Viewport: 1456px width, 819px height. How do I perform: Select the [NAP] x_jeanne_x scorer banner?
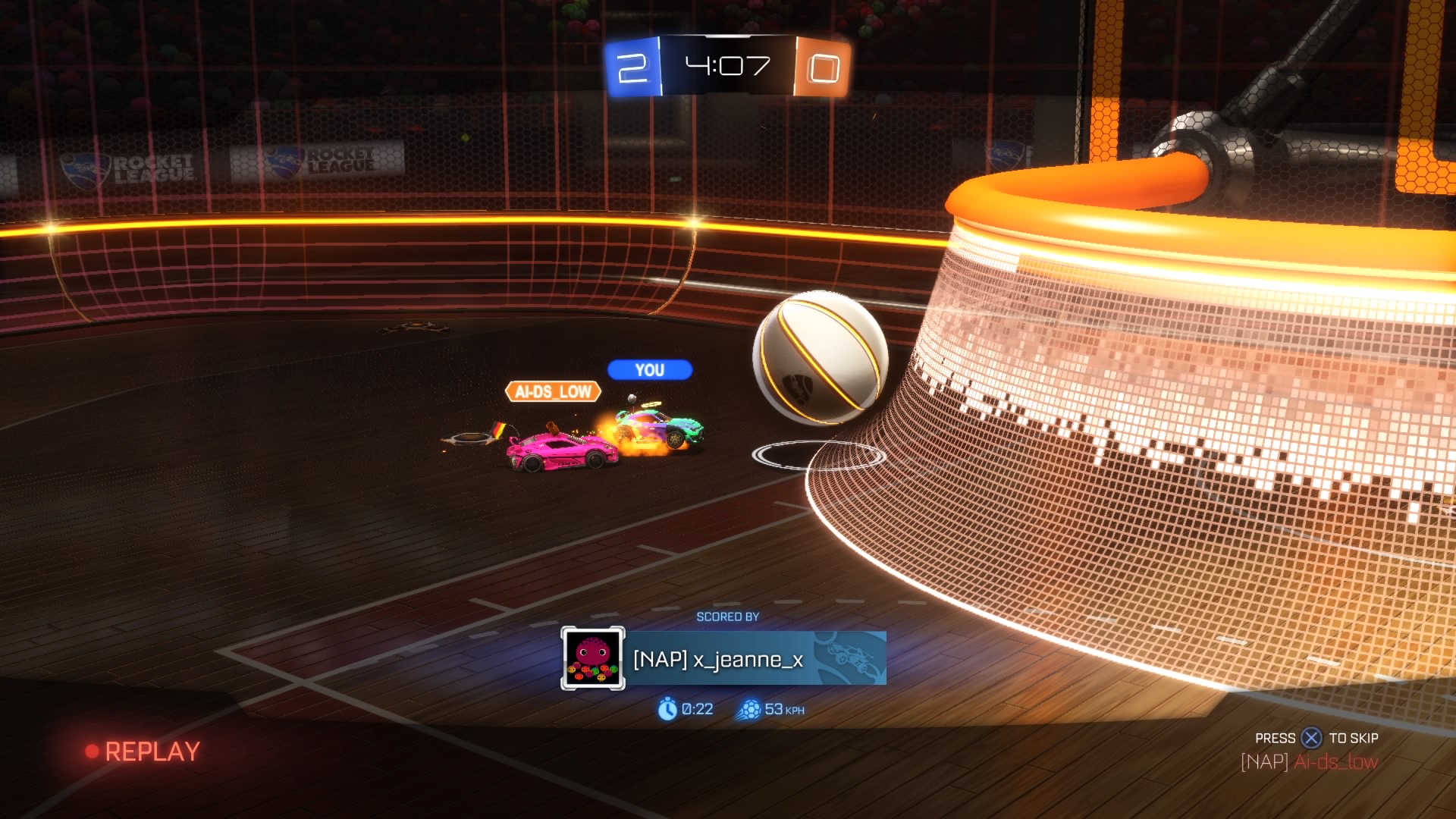tap(755, 659)
